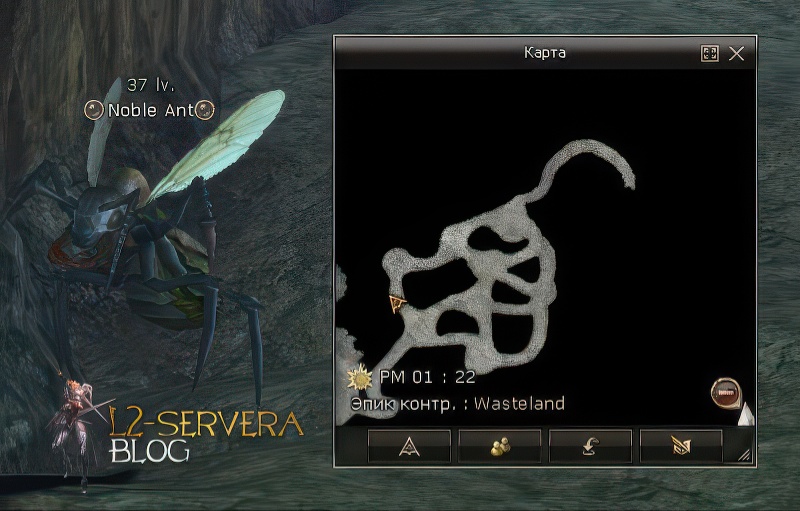800x511 pixels.
Task: Click the crossed-out arrow icon map button
Action: [x=681, y=446]
